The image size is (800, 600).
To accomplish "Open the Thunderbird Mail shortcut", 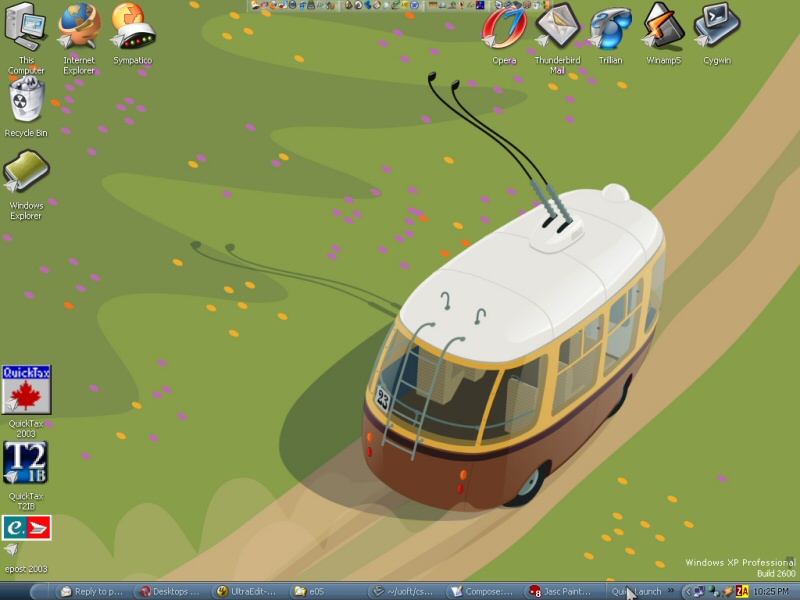I will coord(557,27).
